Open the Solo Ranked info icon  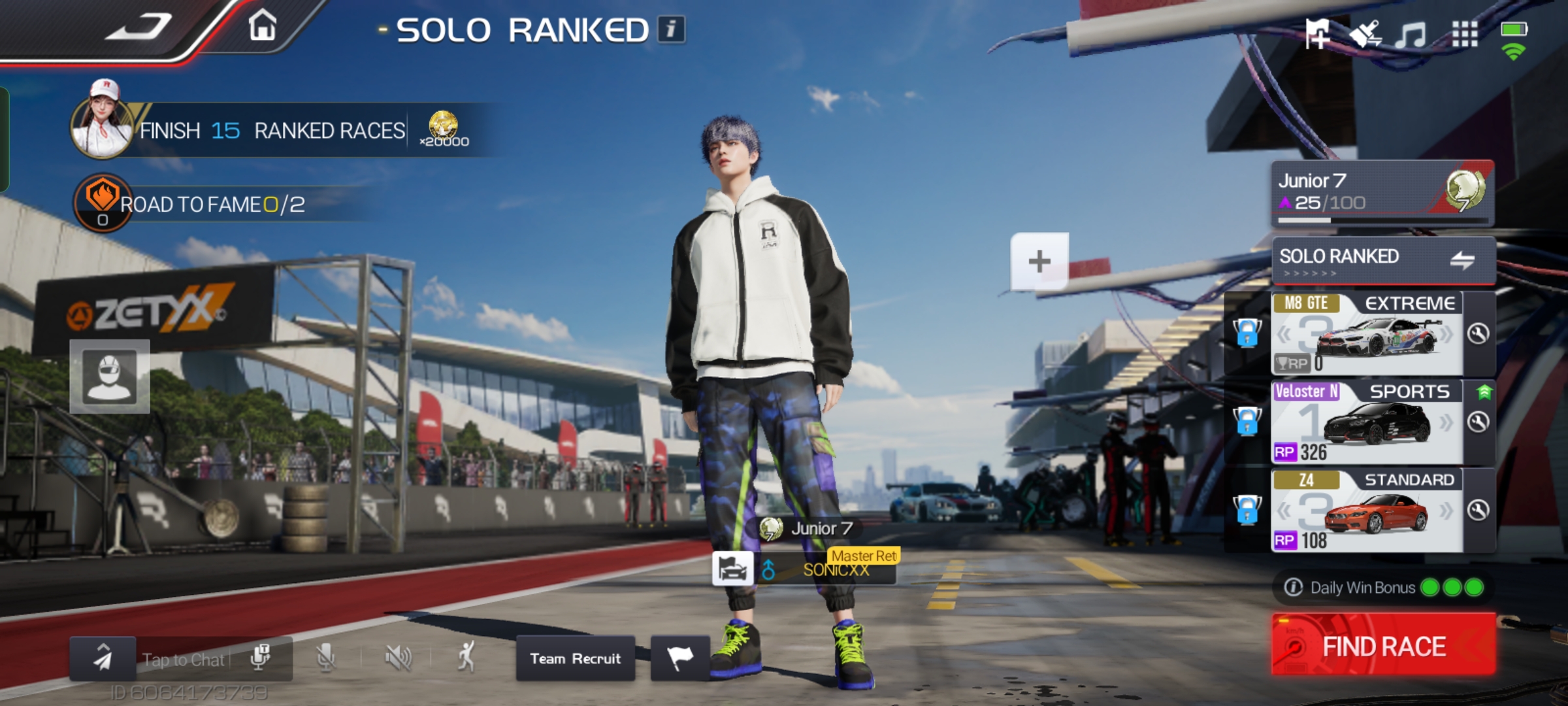pyautogui.click(x=671, y=29)
